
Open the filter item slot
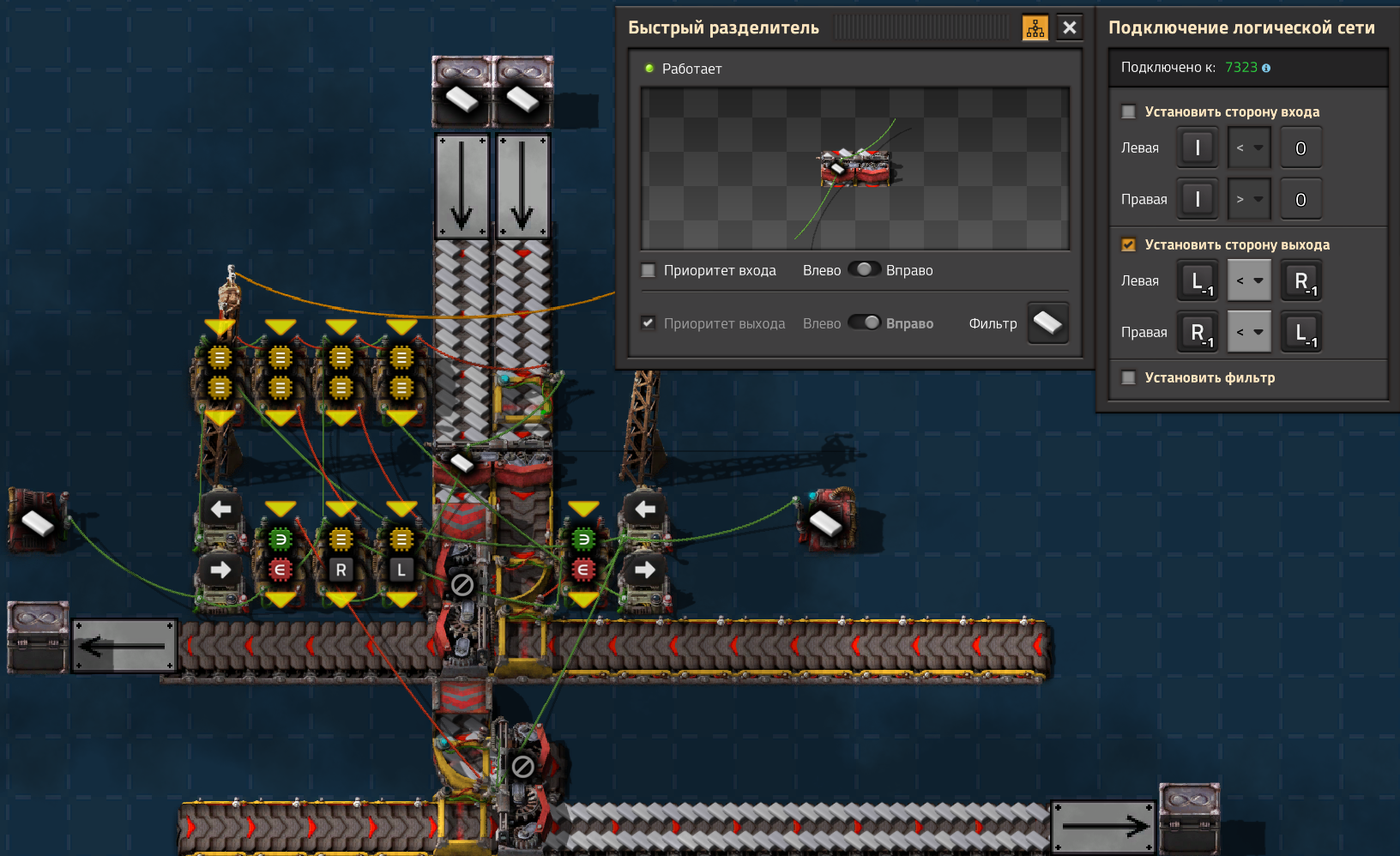[x=1047, y=323]
